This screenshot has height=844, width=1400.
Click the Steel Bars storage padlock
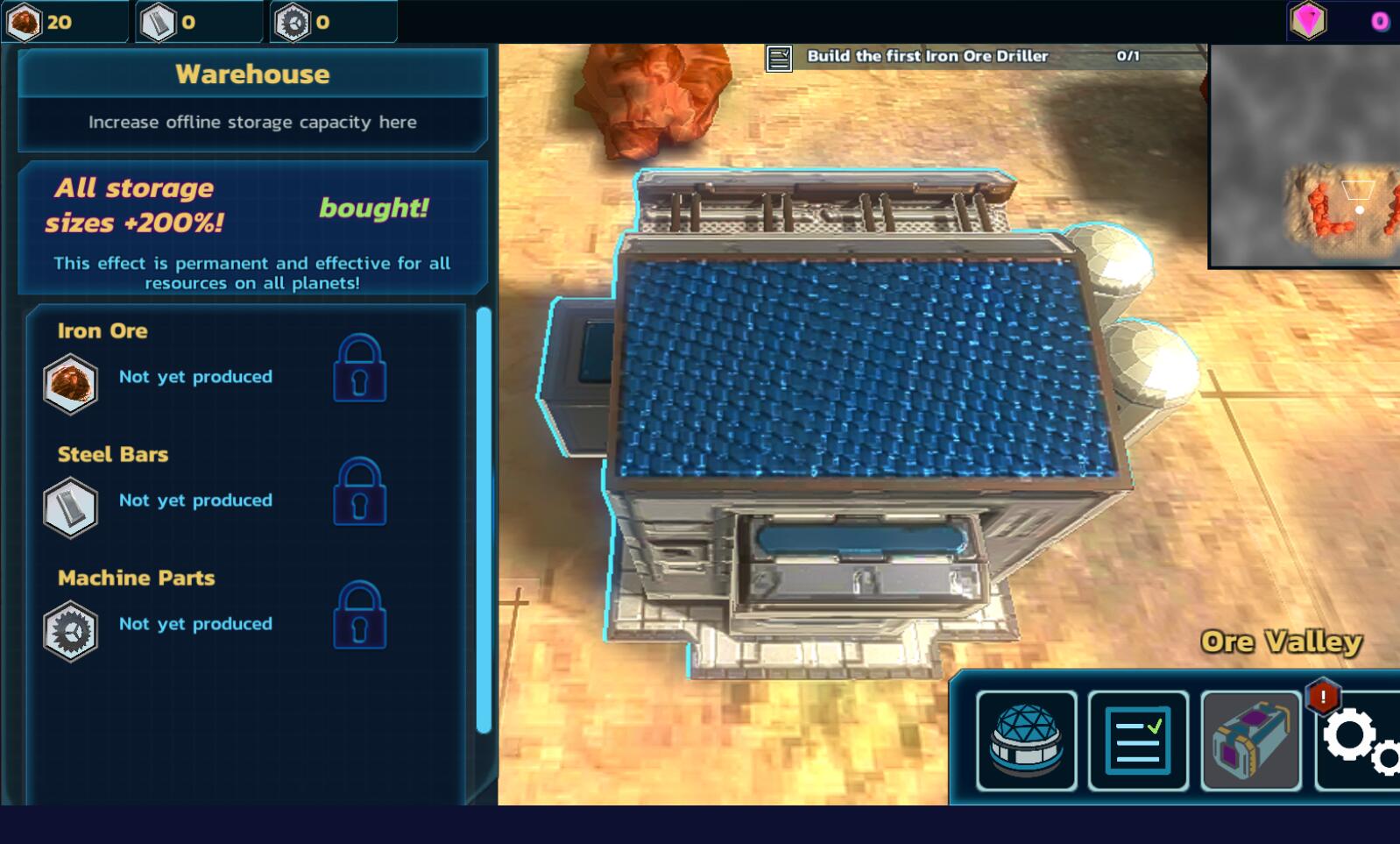click(359, 492)
